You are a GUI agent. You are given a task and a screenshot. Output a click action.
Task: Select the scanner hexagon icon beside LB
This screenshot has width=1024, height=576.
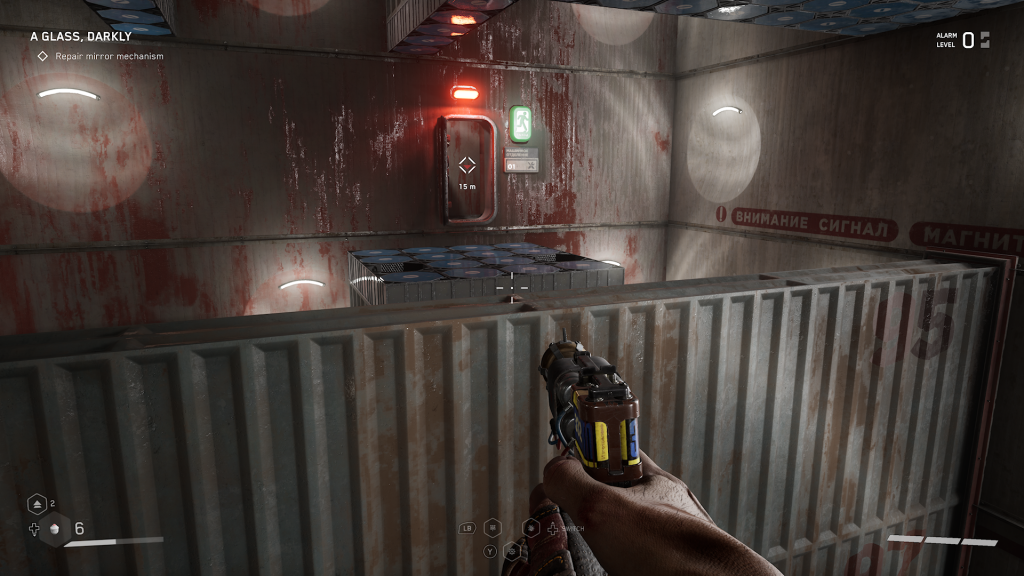tap(492, 528)
